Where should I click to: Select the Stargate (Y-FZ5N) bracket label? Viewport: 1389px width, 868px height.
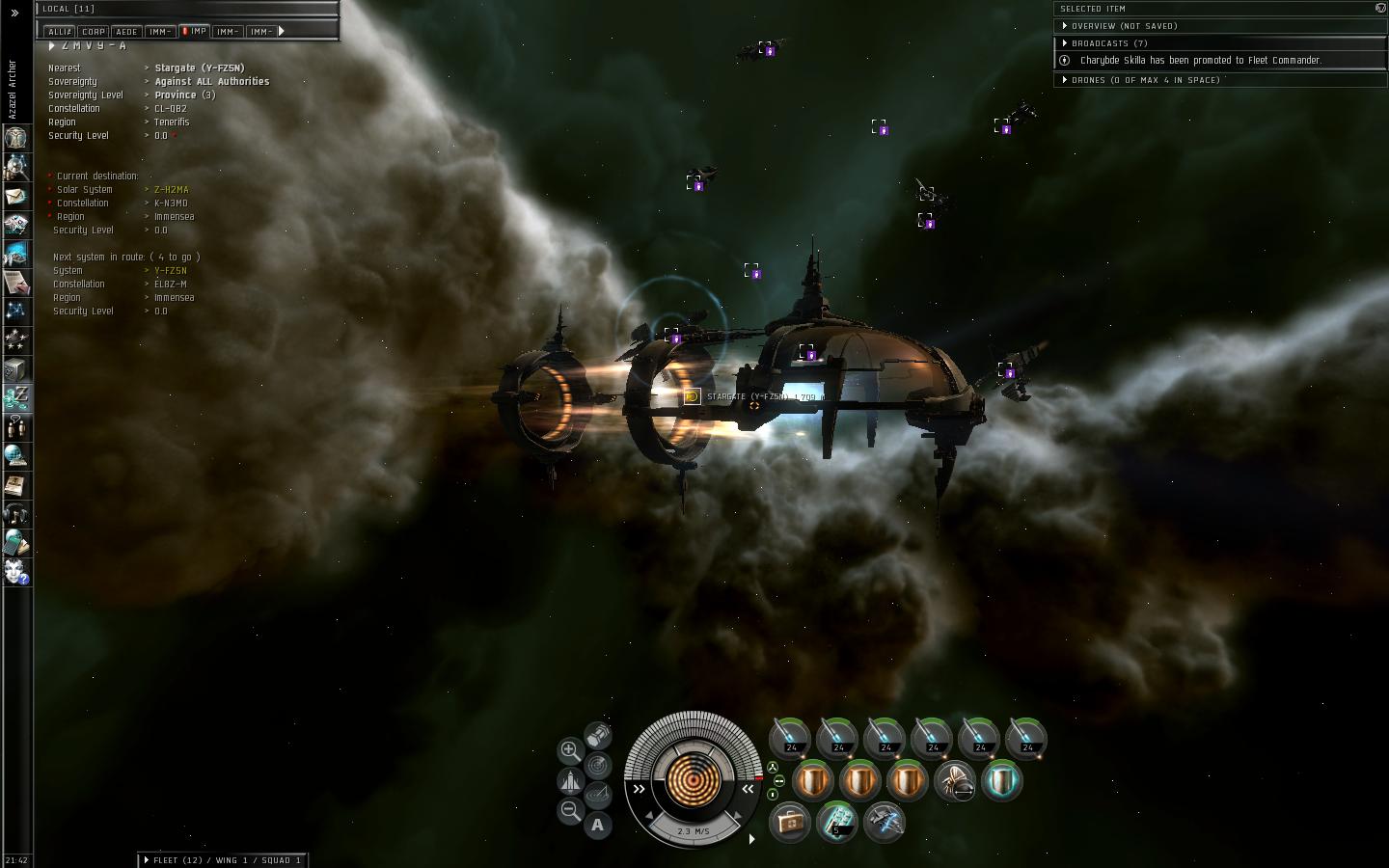pos(747,396)
